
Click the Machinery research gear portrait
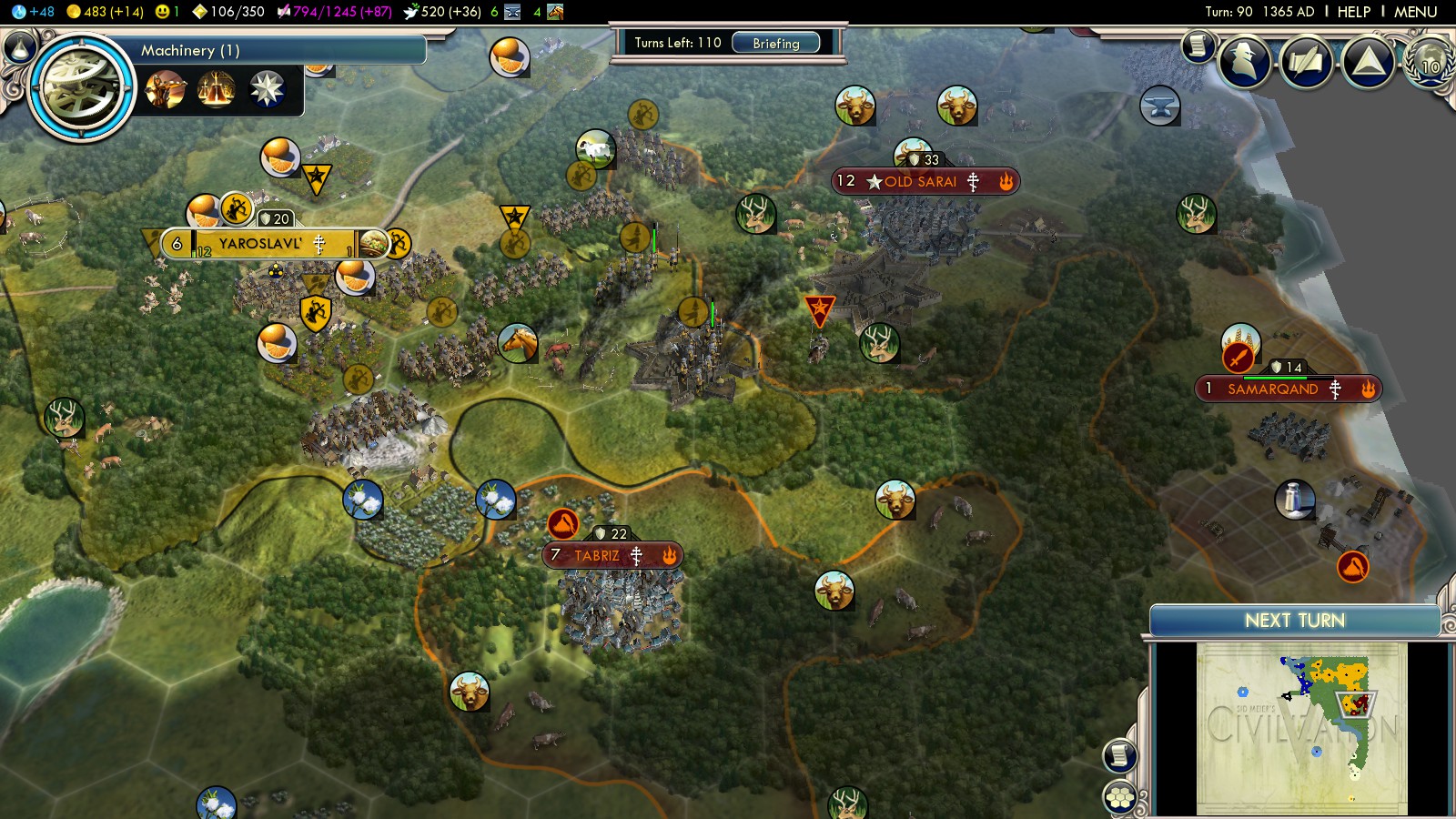point(81,88)
